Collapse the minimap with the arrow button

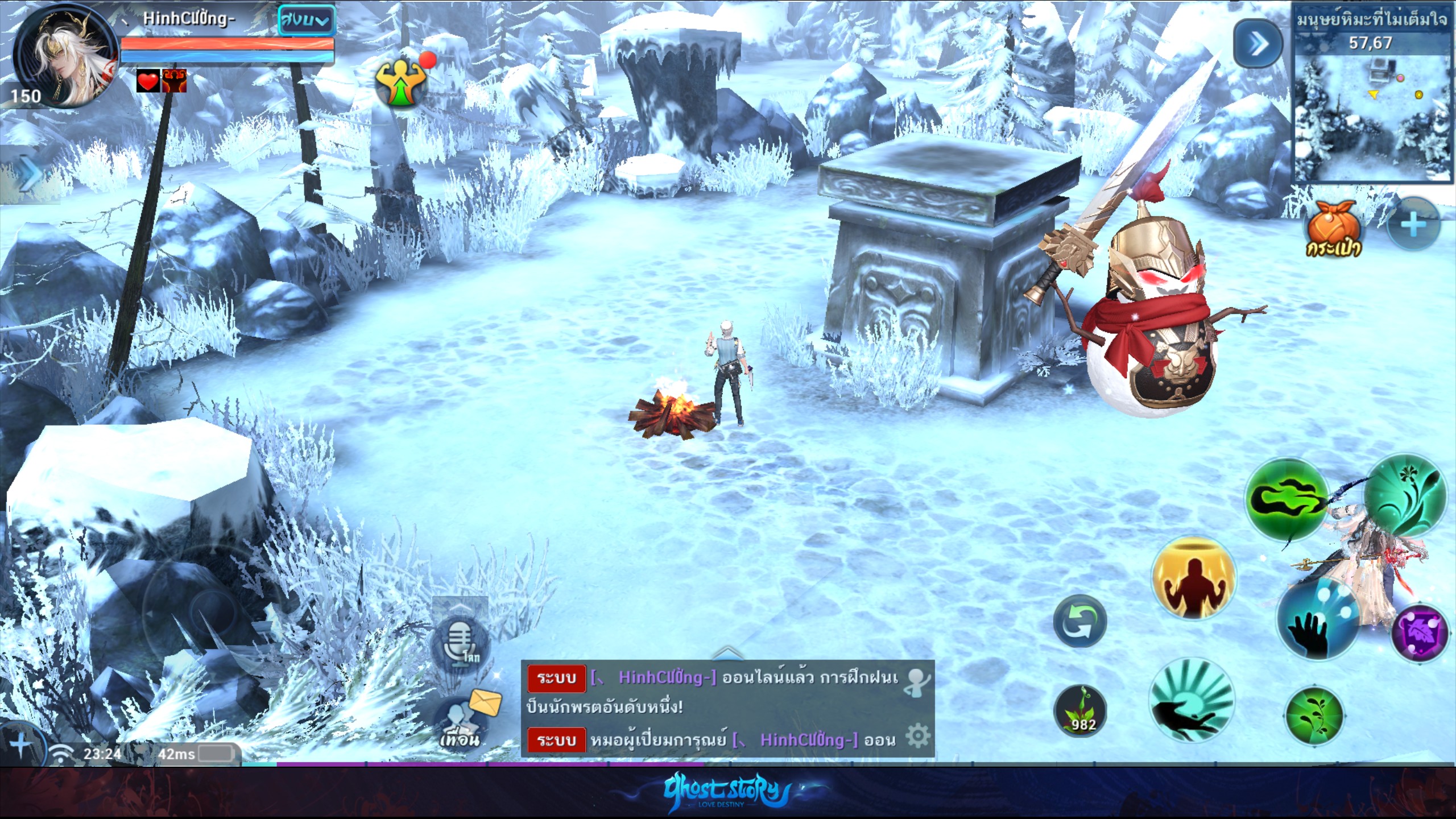1258,44
